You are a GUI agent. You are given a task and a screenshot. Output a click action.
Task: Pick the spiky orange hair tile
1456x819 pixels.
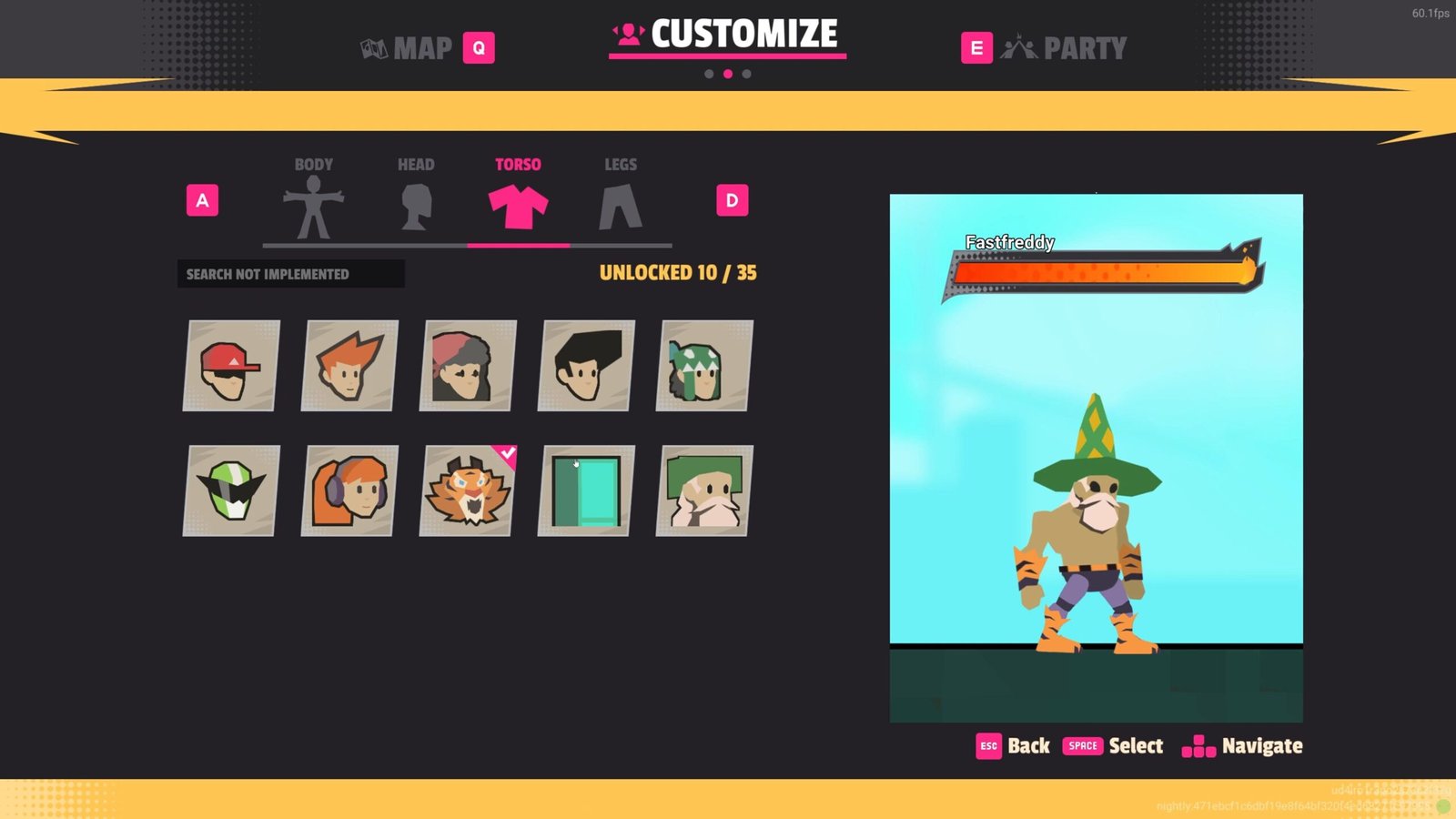(x=349, y=366)
